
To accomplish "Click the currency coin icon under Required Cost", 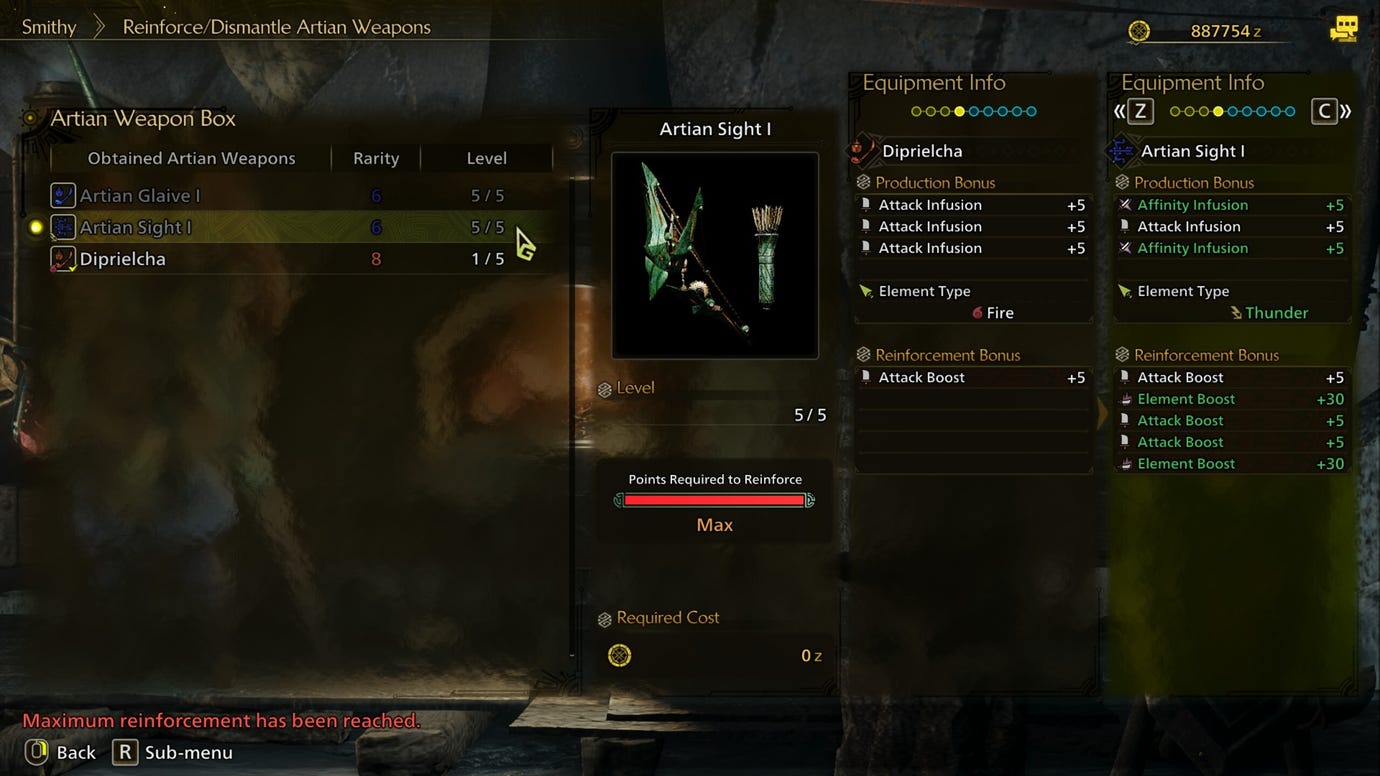I will click(621, 655).
